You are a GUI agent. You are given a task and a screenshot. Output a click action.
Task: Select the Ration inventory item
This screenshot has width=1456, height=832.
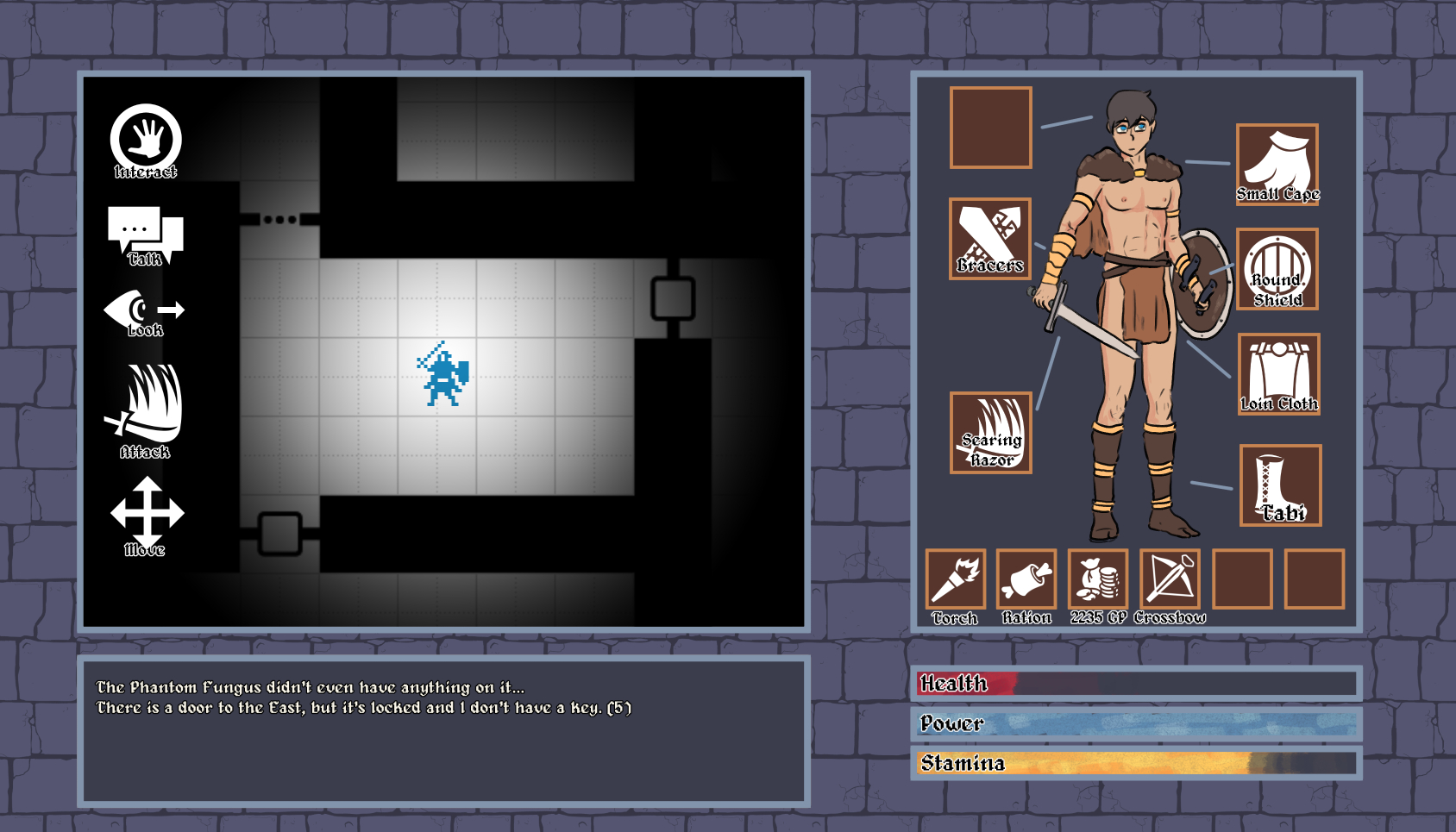(1026, 579)
